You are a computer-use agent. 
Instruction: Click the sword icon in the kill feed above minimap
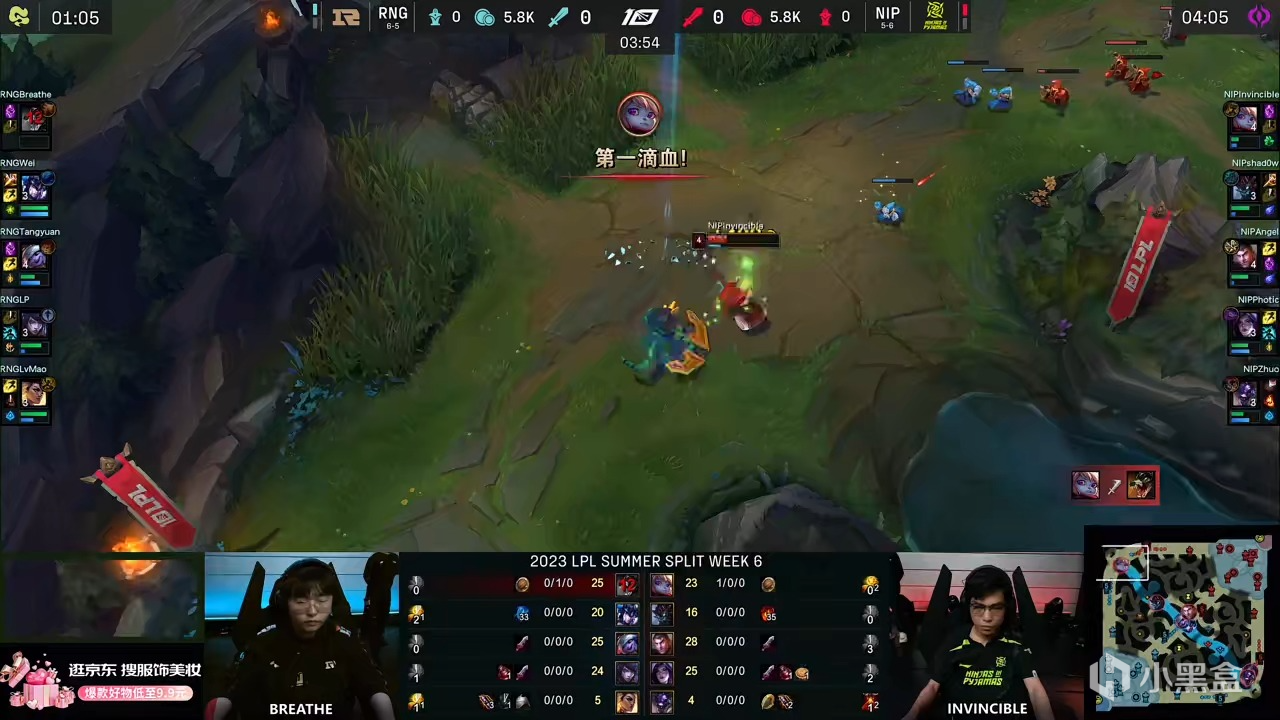(1113, 486)
